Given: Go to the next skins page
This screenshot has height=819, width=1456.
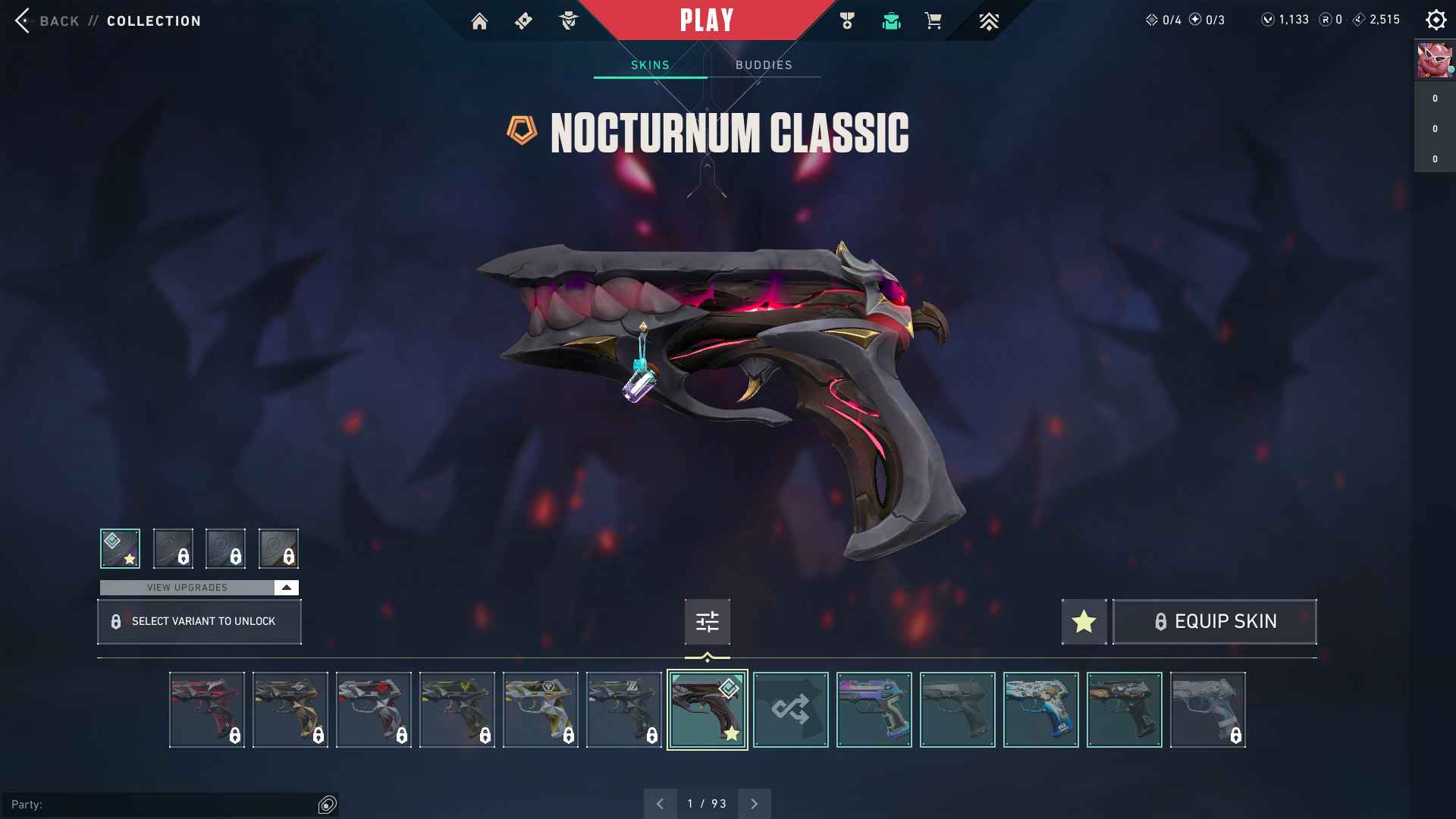Looking at the screenshot, I should pos(754,804).
